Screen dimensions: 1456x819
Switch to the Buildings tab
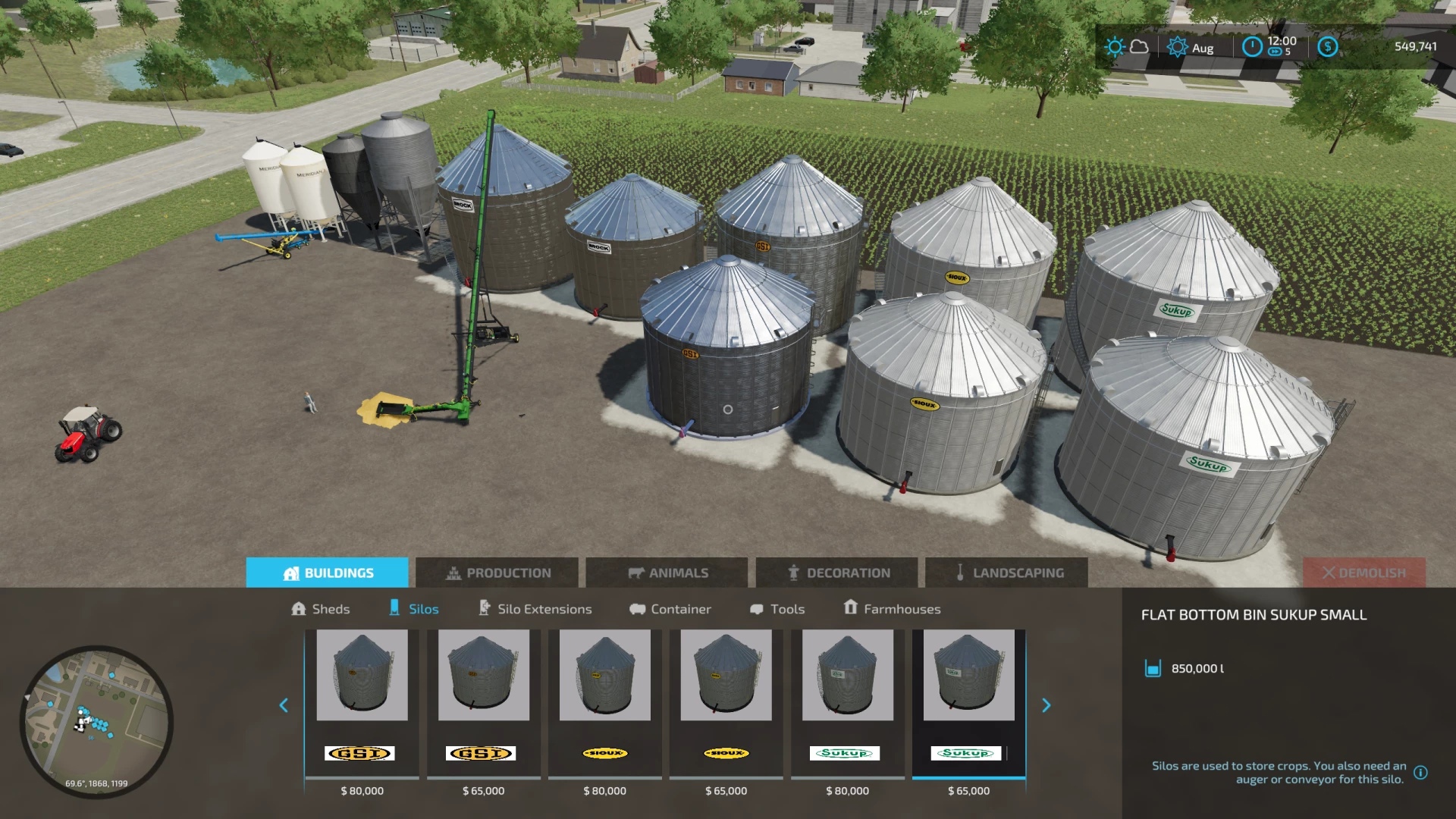pos(327,573)
